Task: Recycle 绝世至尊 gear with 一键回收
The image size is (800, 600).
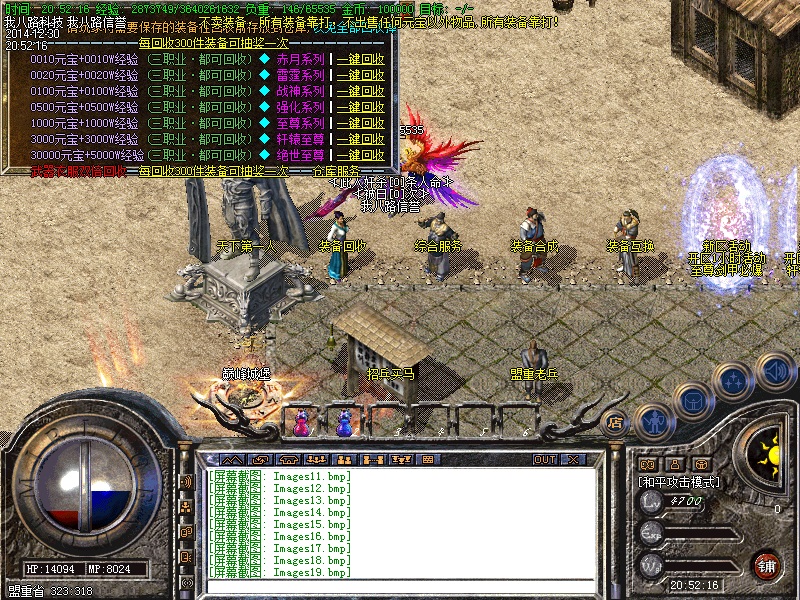Action: coord(361,155)
